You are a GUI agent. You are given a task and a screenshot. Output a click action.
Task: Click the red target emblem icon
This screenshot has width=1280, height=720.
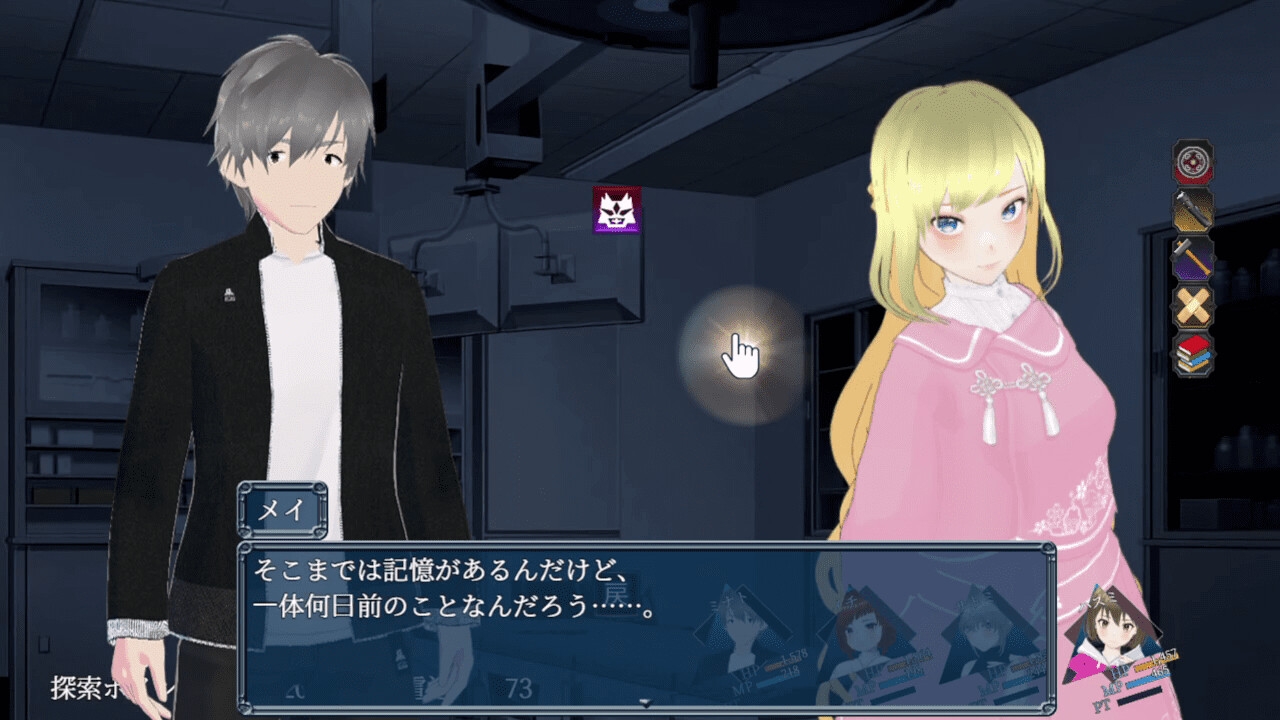click(x=1193, y=162)
